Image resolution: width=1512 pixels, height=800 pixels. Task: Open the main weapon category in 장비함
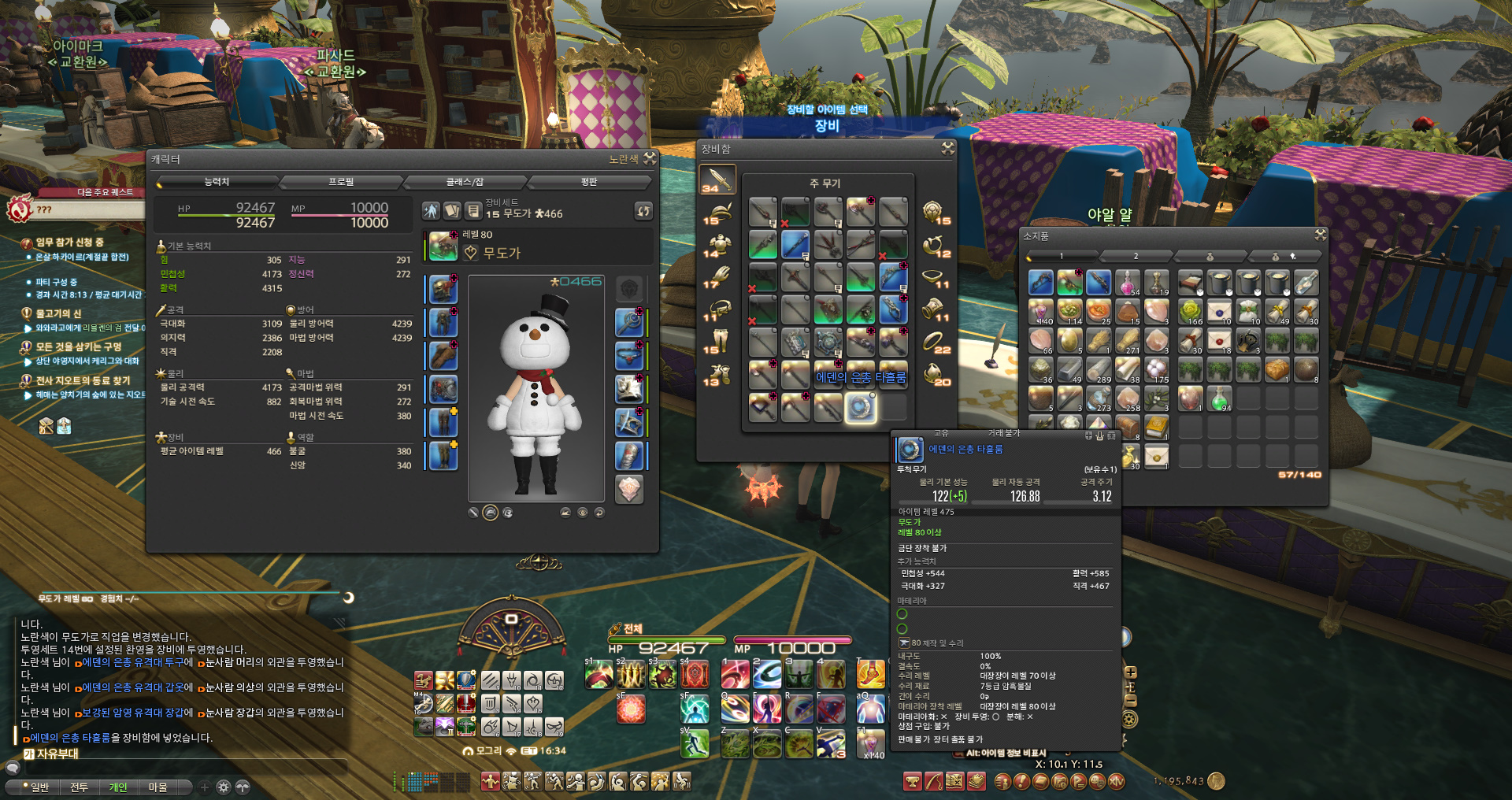[x=717, y=180]
